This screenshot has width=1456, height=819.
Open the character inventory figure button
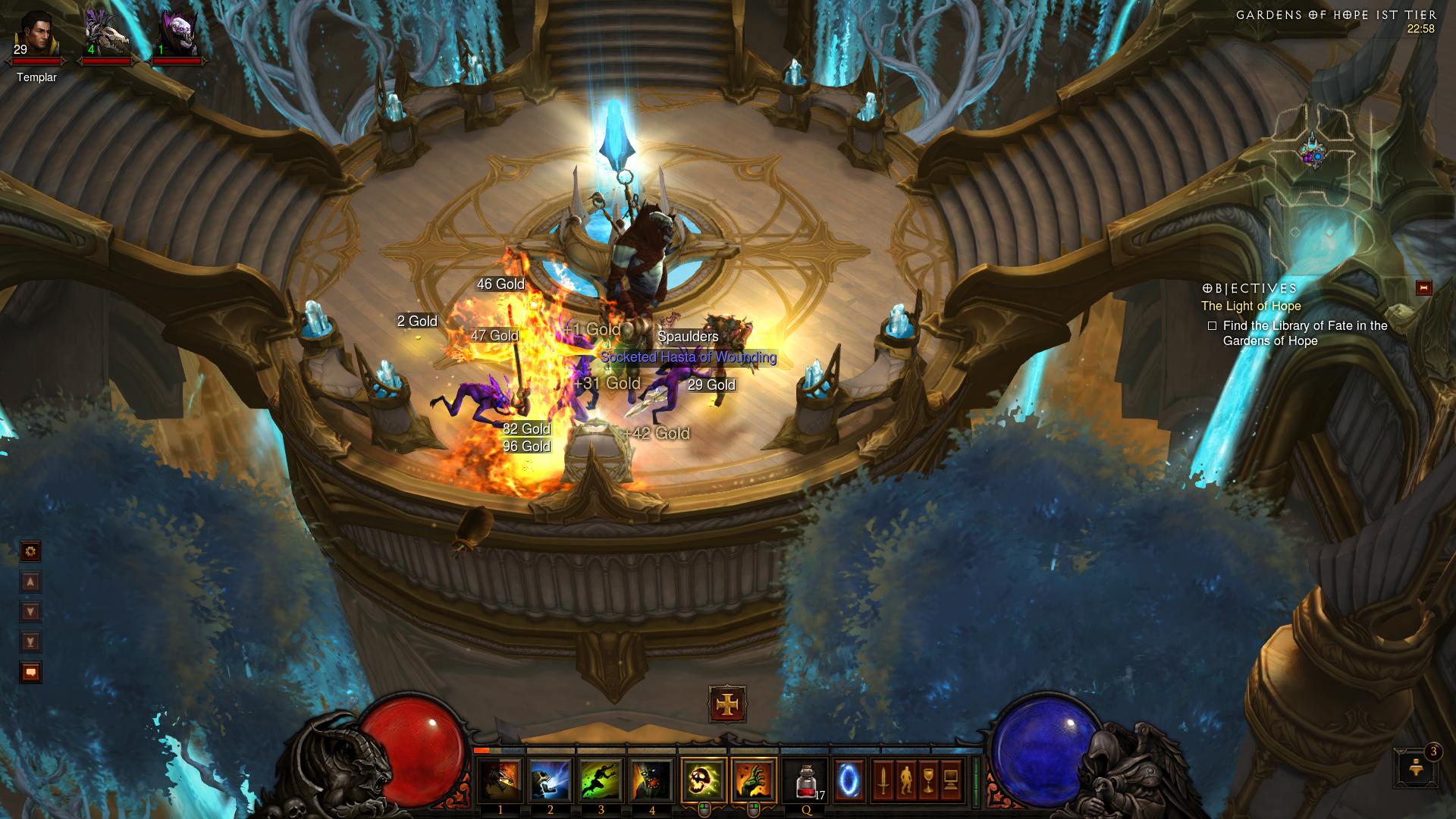point(905,780)
